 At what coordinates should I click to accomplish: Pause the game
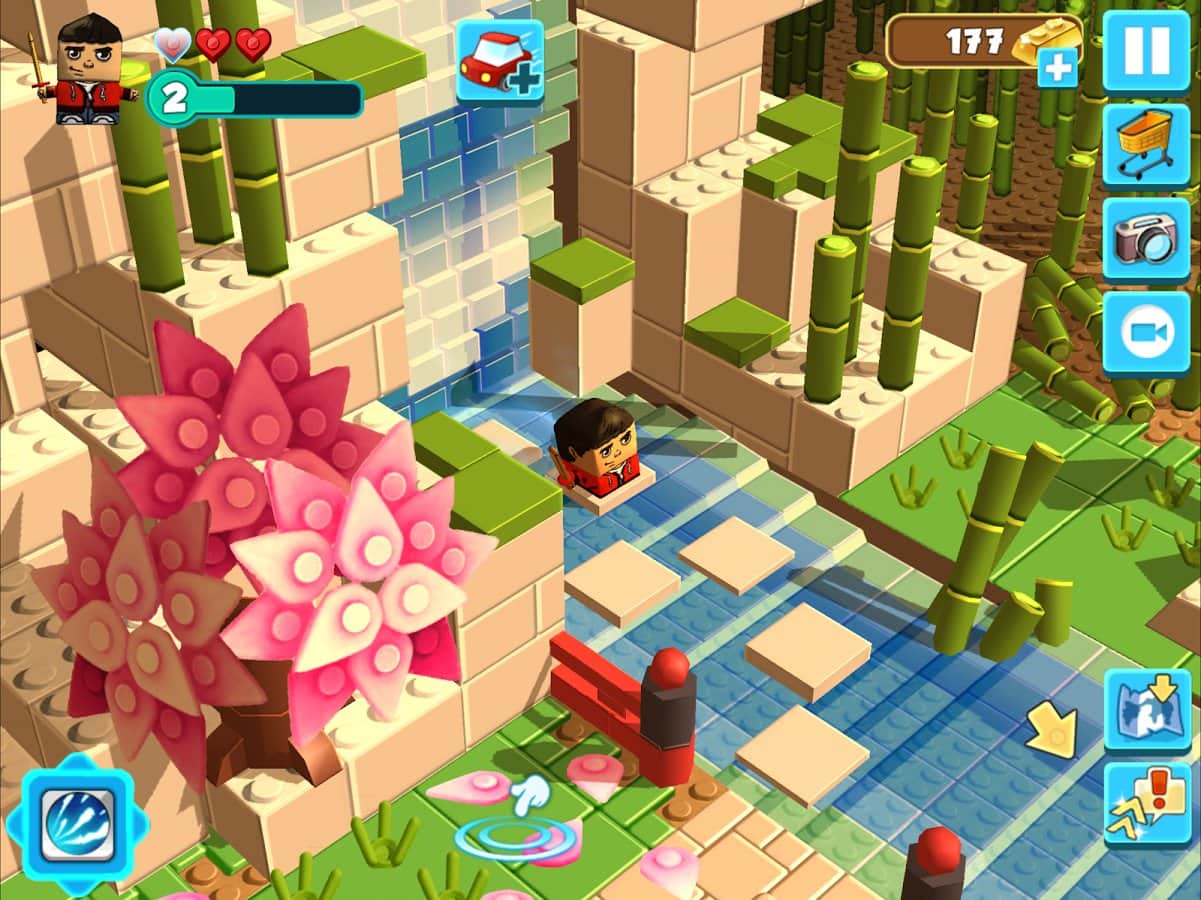pos(1146,51)
